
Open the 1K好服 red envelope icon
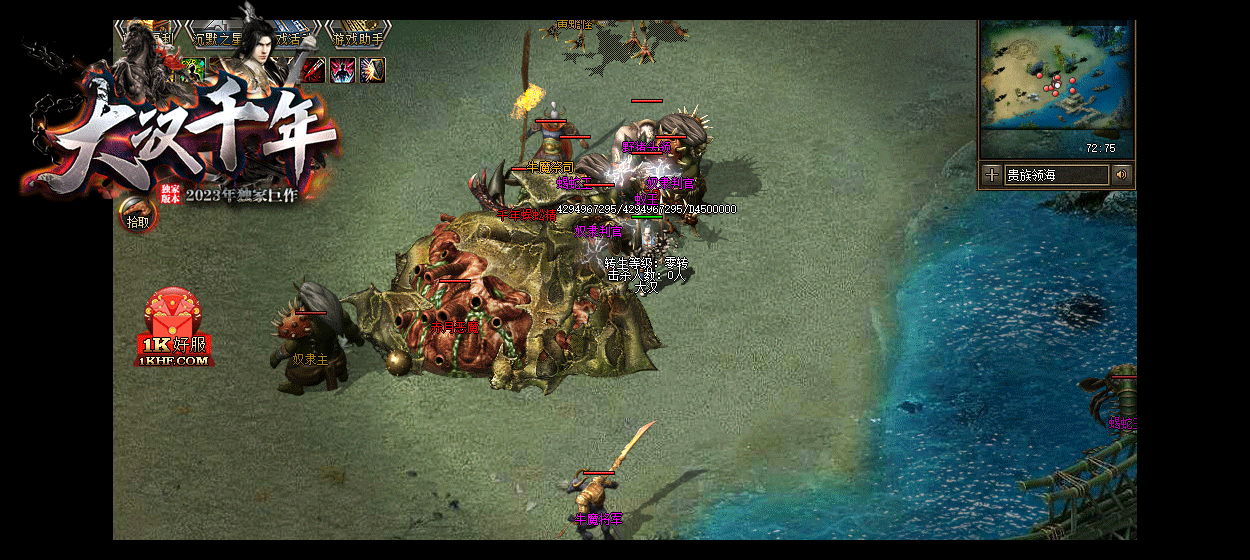click(x=175, y=327)
